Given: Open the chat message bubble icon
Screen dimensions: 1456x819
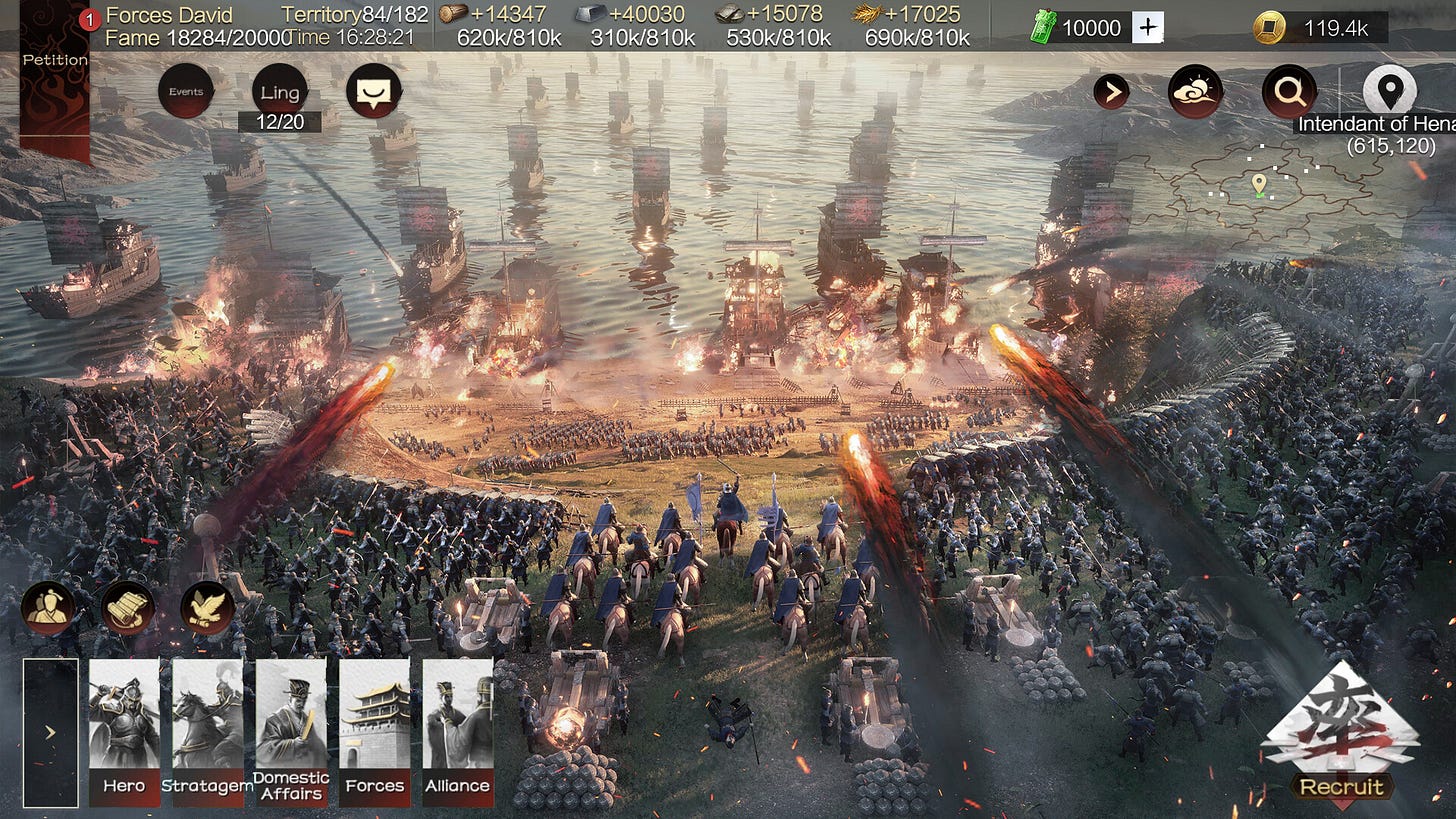Looking at the screenshot, I should tap(374, 92).
